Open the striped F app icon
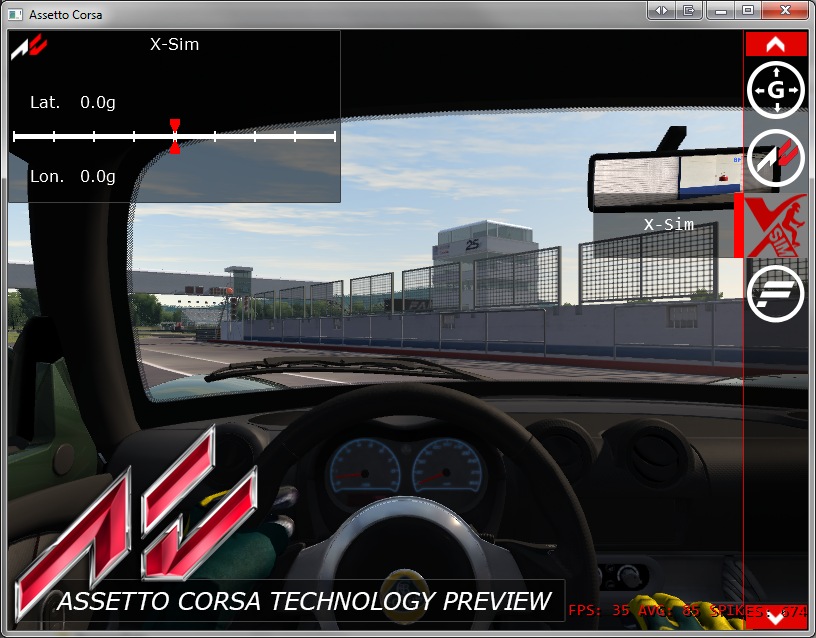Image resolution: width=816 pixels, height=638 pixels. (x=776, y=293)
